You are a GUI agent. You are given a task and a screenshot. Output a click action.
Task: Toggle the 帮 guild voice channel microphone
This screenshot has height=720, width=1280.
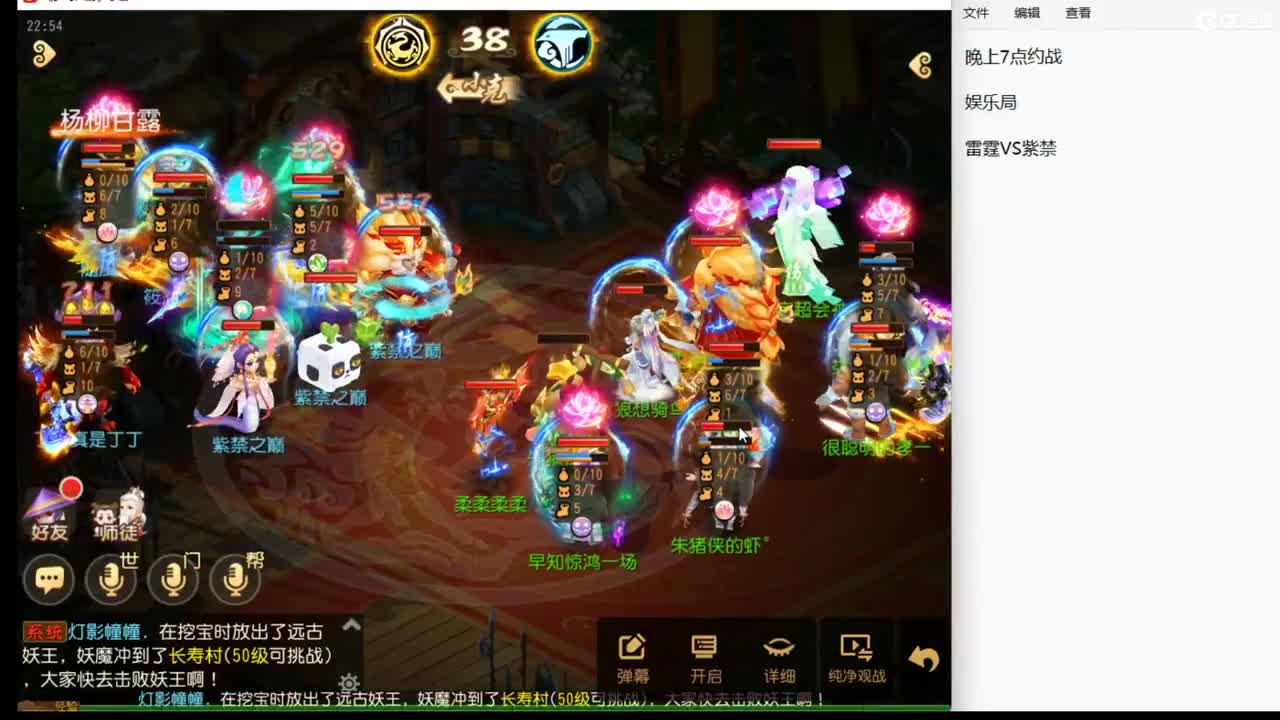coord(234,579)
